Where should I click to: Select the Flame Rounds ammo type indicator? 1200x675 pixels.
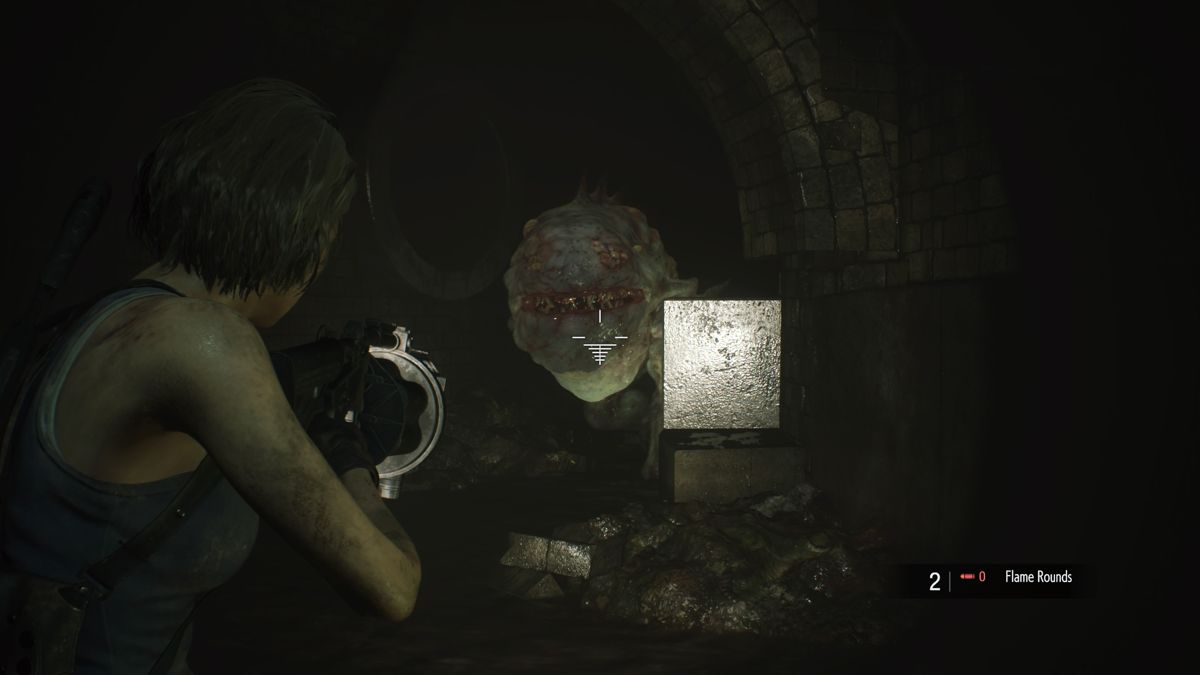[1039, 577]
